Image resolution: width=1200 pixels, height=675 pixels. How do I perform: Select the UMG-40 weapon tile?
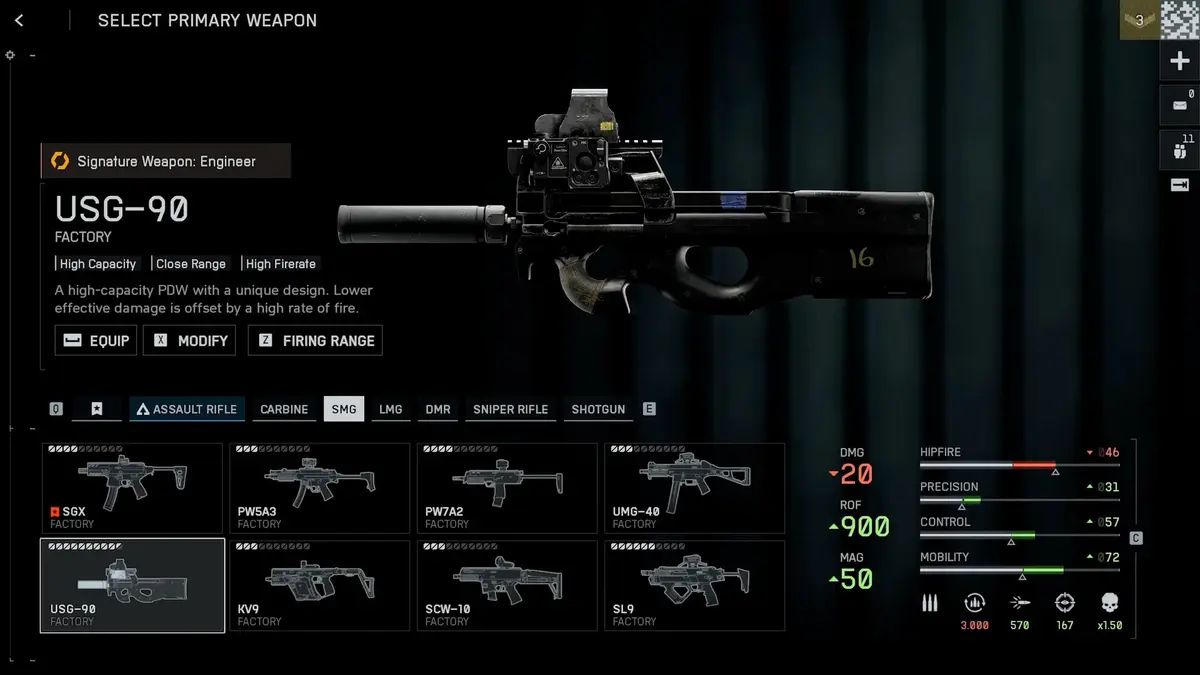(694, 488)
